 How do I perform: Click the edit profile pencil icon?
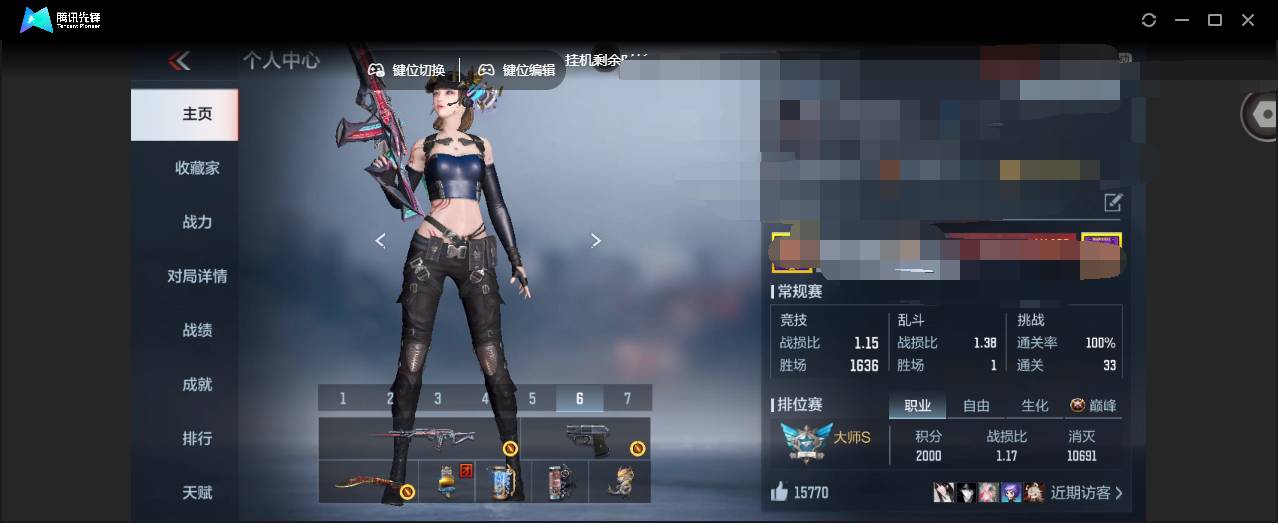point(1113,203)
